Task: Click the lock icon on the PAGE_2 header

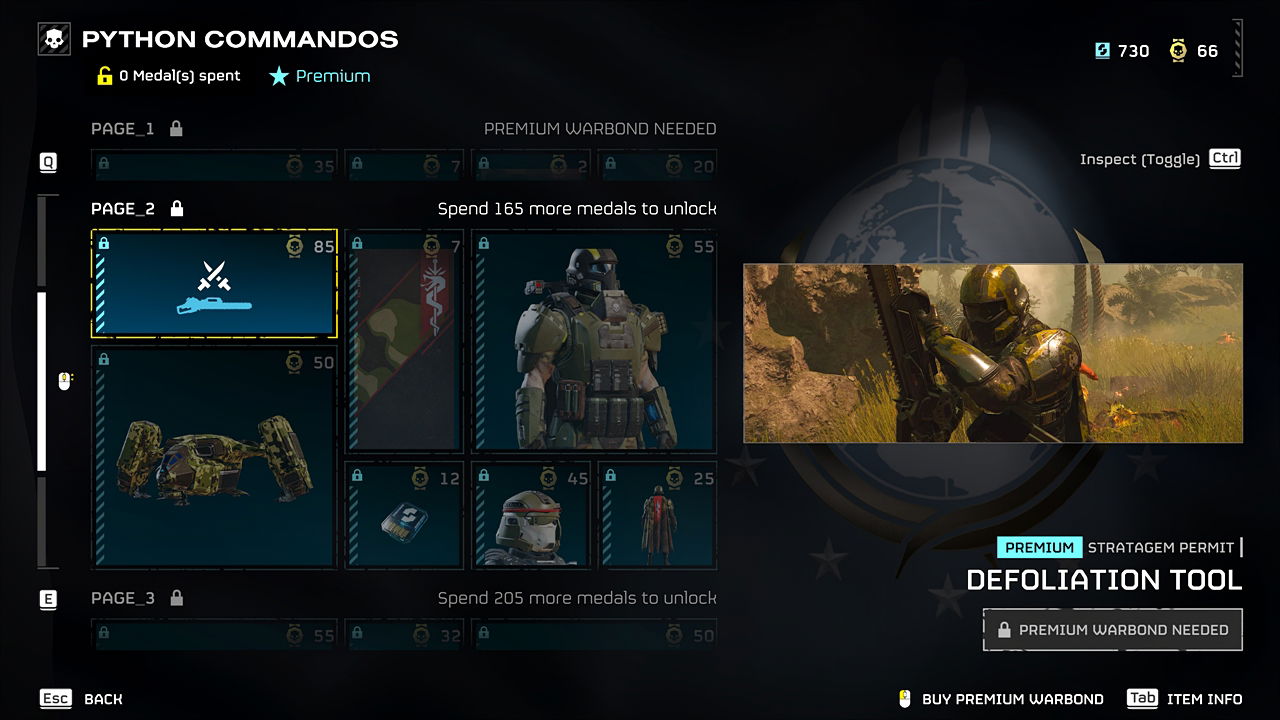Action: tap(176, 209)
